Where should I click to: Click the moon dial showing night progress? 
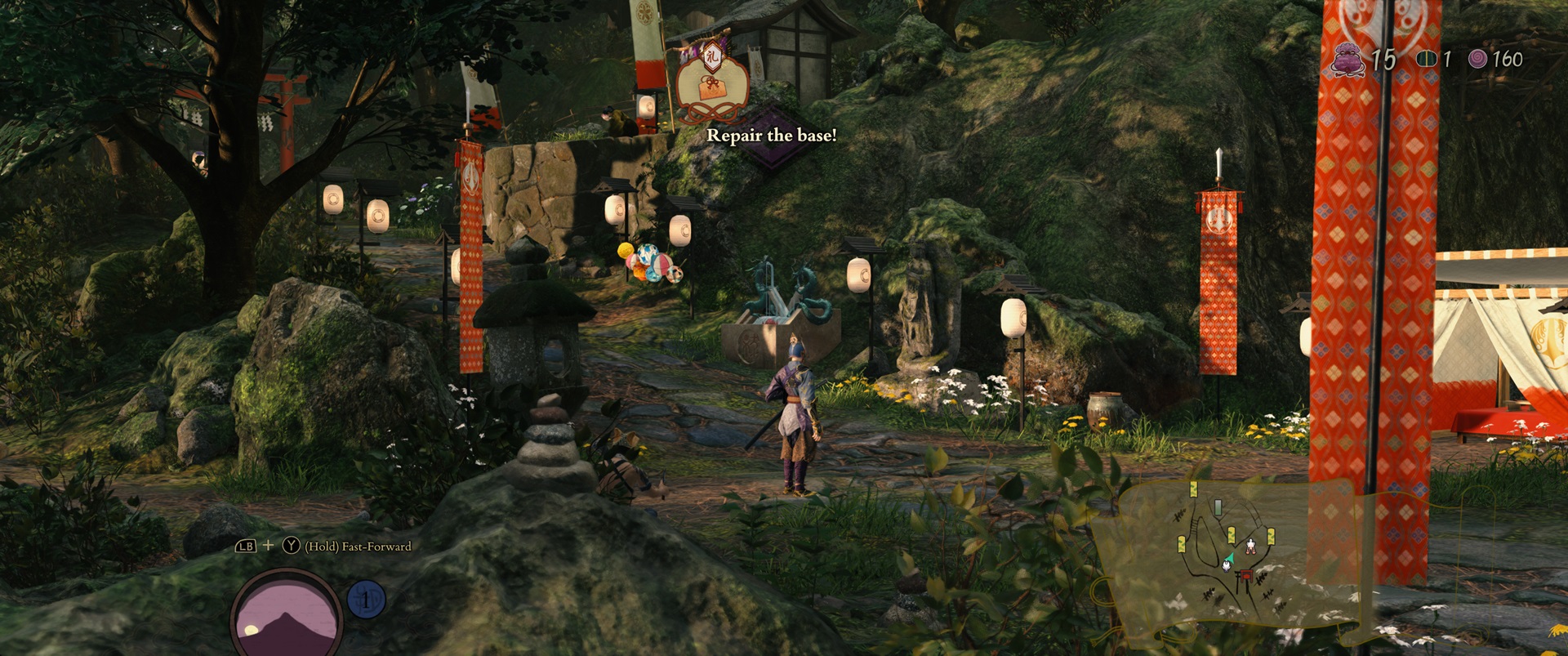coord(286,614)
